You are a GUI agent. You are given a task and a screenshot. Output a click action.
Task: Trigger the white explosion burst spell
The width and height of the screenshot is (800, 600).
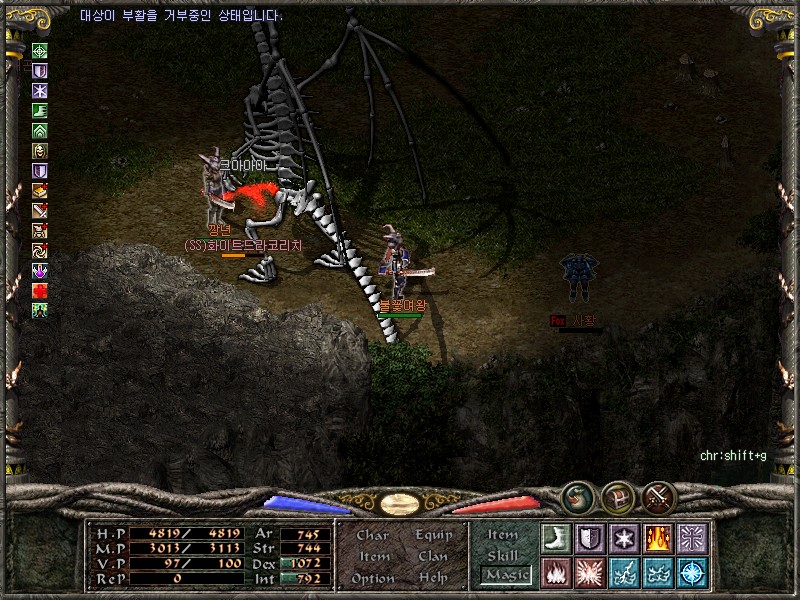(589, 572)
